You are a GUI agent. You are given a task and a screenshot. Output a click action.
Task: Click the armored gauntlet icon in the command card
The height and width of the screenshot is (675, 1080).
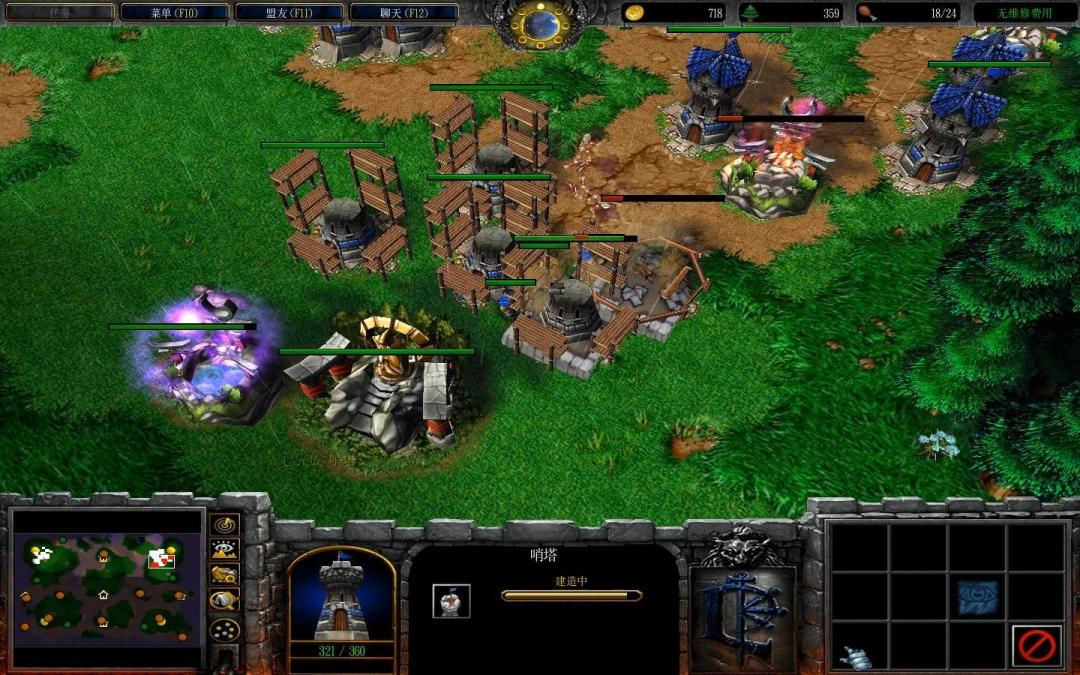pos(857,656)
